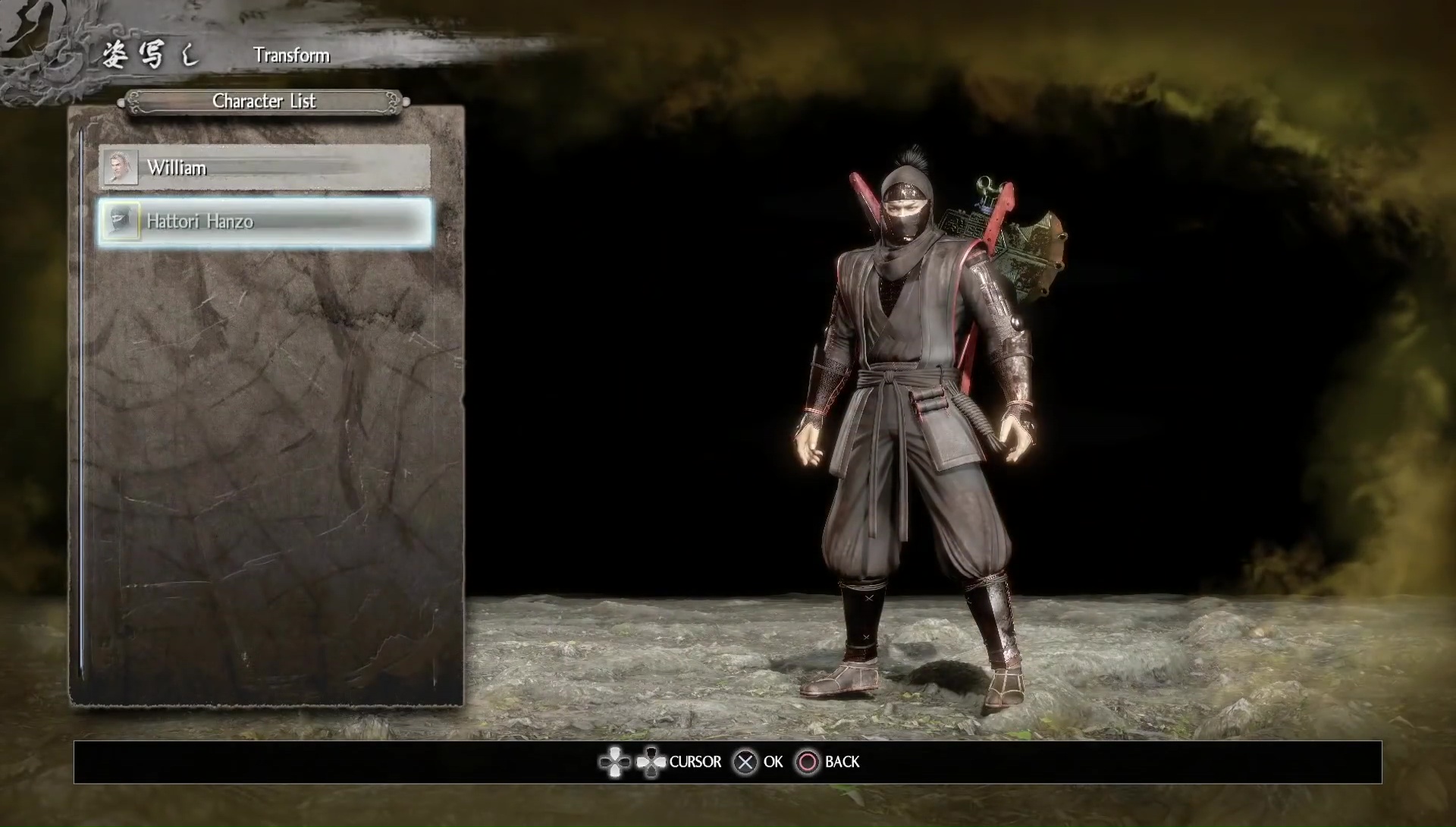Choose the Hattori Hanzo entry
Viewport: 1456px width, 827px height.
265,222
